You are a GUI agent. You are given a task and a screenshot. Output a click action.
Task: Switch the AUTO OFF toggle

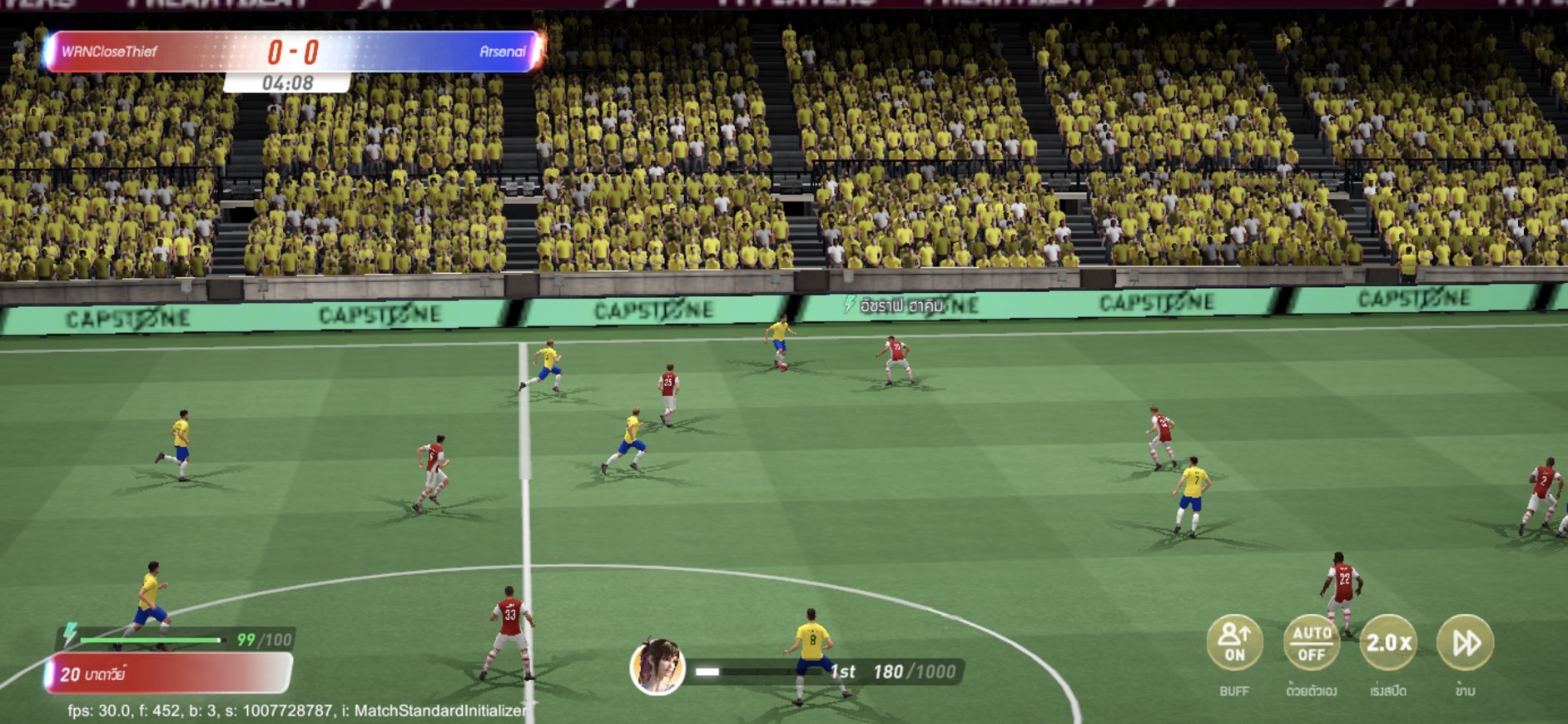pyautogui.click(x=1311, y=643)
